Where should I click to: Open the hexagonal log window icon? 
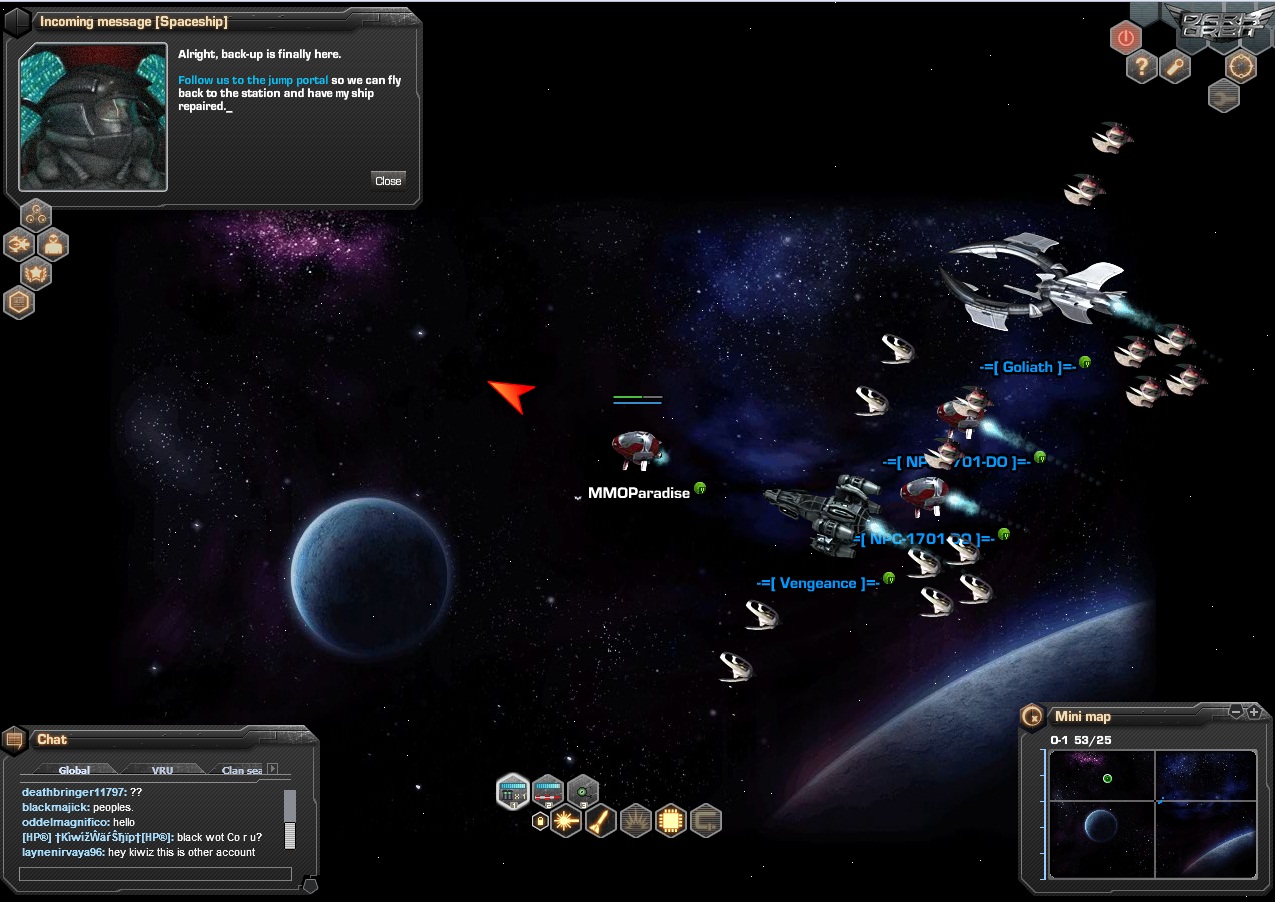pos(19,301)
